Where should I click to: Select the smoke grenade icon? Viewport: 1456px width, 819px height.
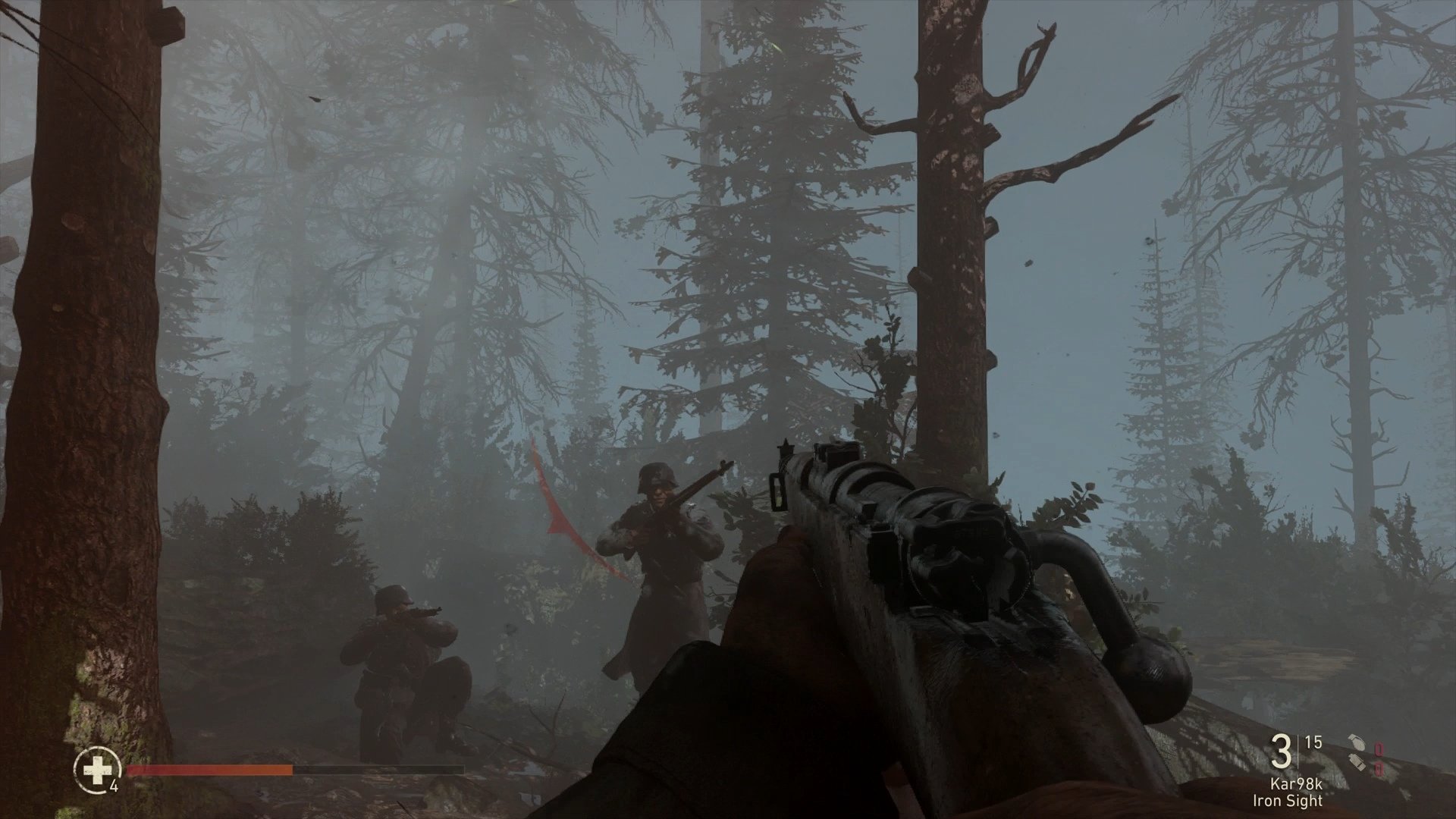[x=1357, y=762]
